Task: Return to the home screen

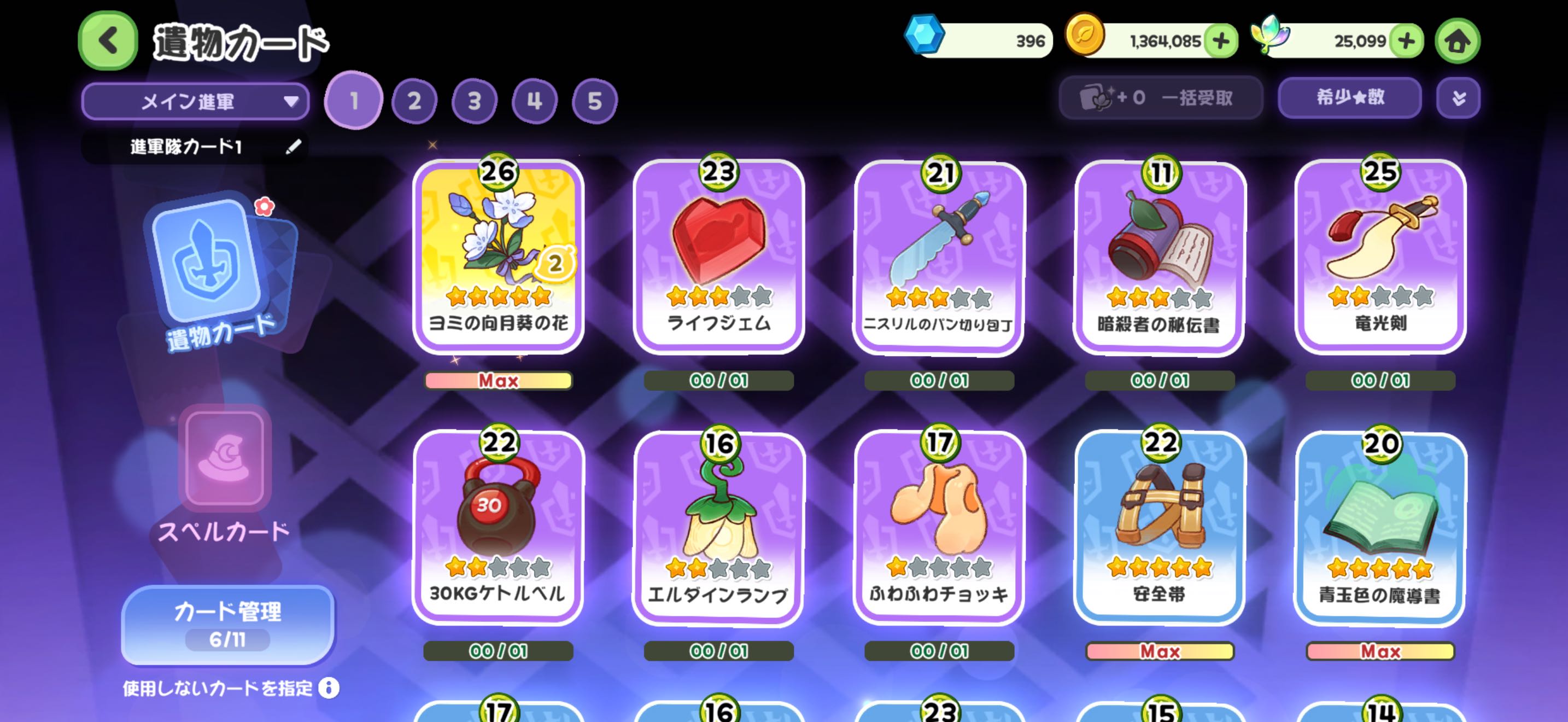Action: [1457, 41]
